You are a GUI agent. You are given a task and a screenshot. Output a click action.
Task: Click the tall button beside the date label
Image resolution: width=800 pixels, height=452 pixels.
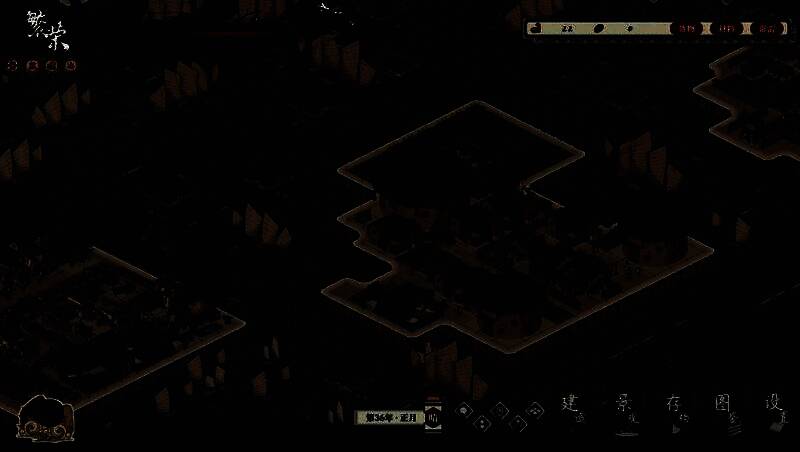click(433, 416)
